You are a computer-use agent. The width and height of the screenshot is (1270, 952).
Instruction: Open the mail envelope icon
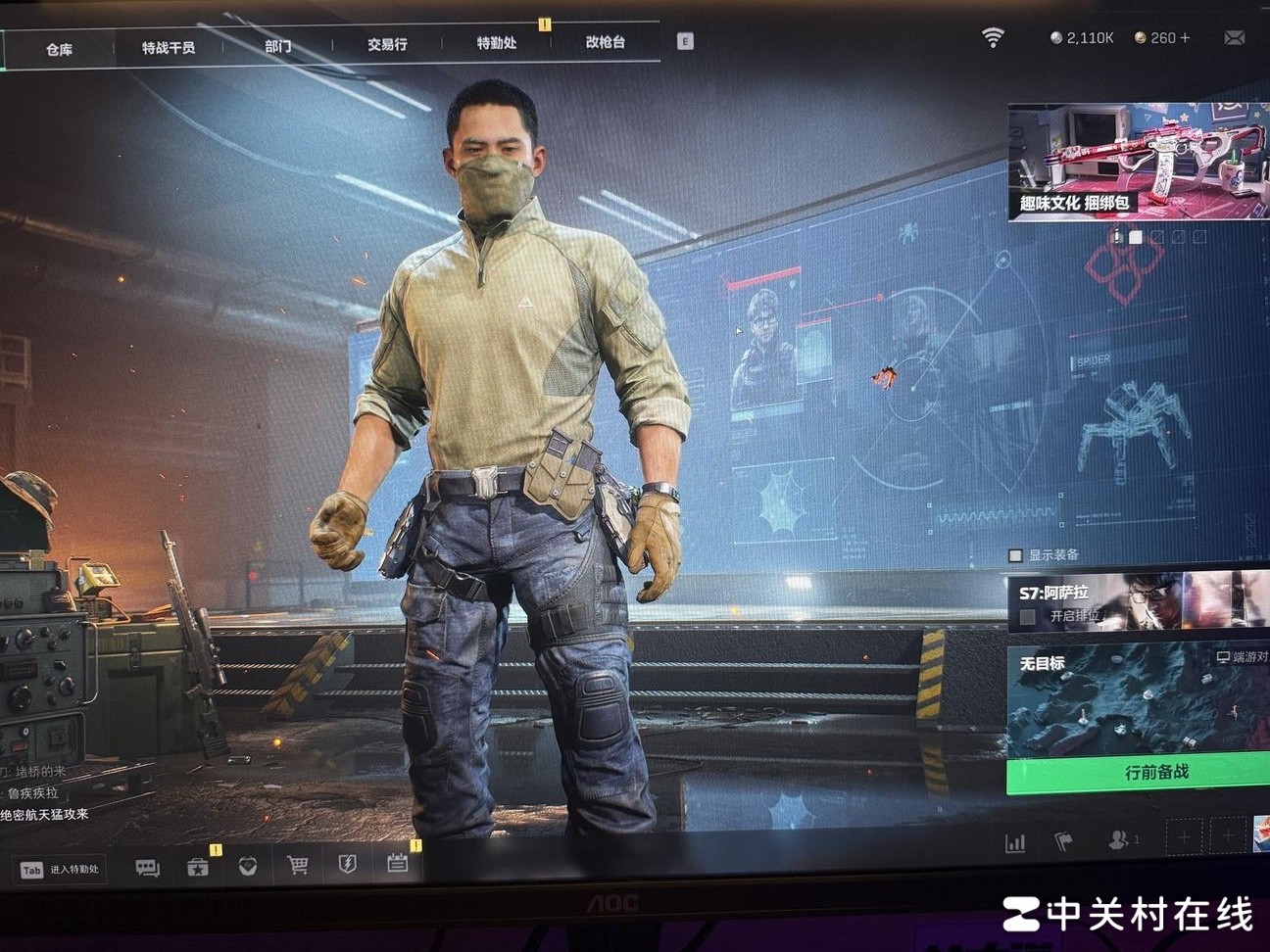(1235, 37)
